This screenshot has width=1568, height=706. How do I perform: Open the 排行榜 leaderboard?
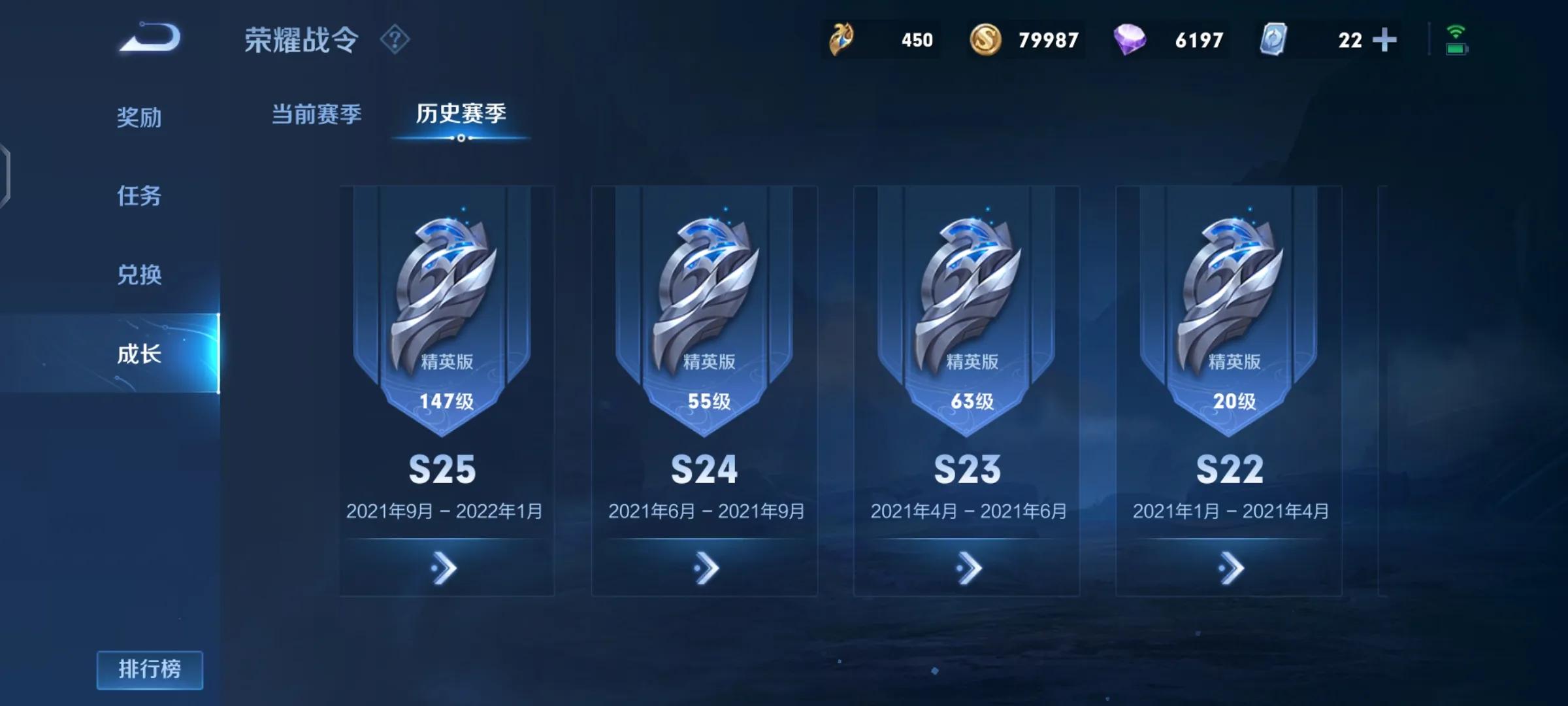150,669
